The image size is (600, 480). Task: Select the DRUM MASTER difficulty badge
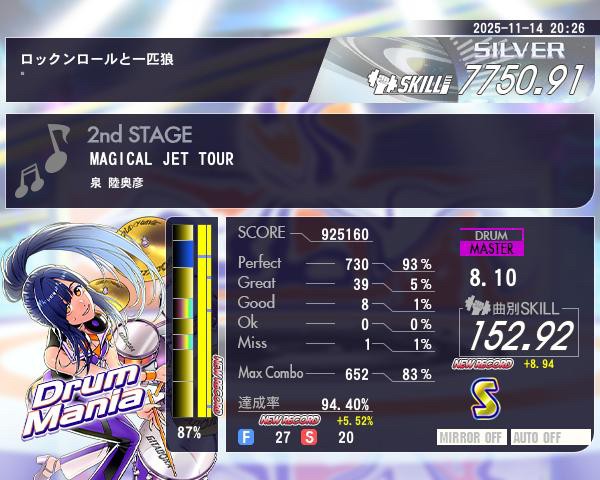tap(491, 242)
